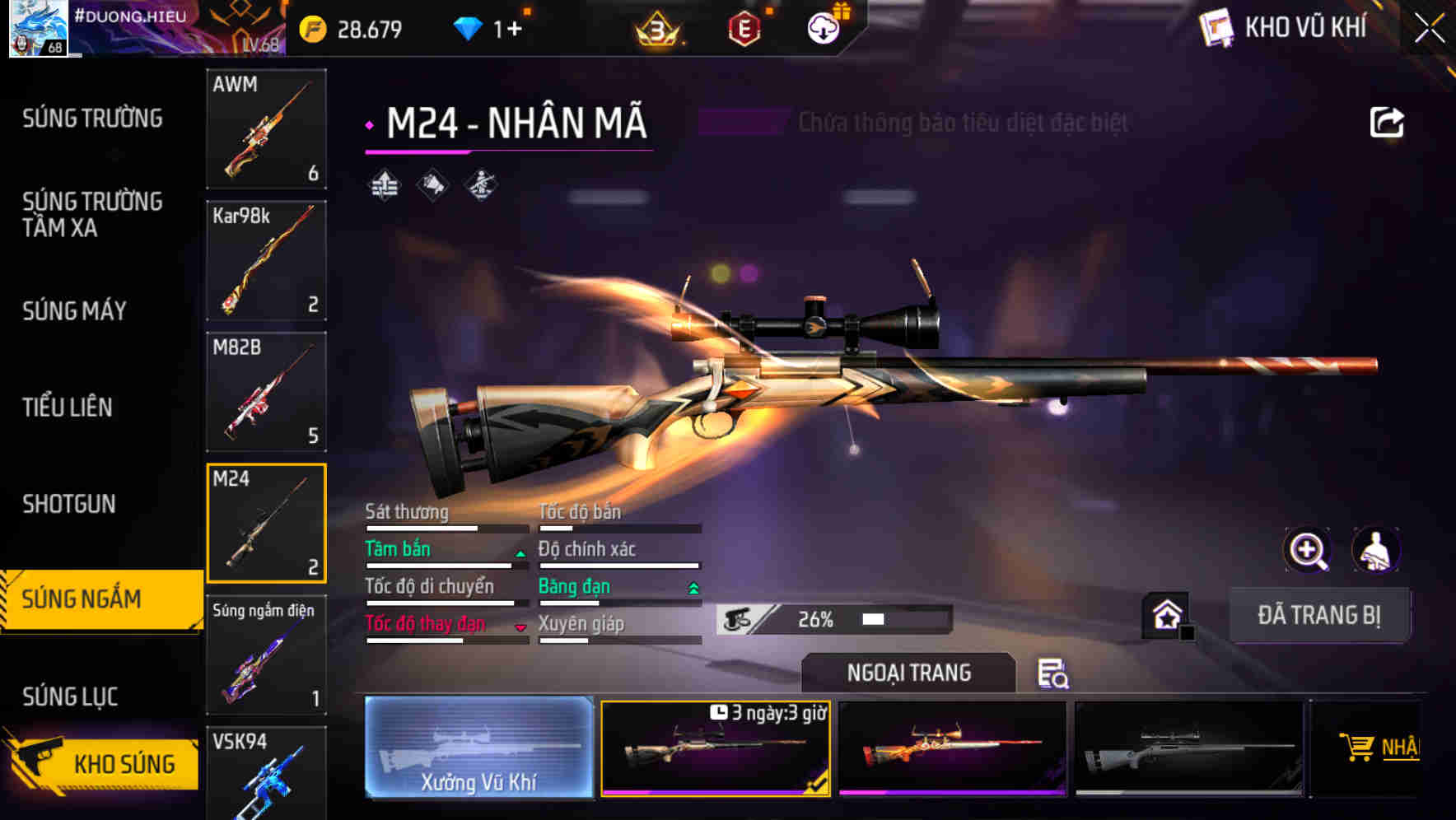Switch to the NGOẠI TRANG tab
1456x820 pixels.
click(909, 673)
